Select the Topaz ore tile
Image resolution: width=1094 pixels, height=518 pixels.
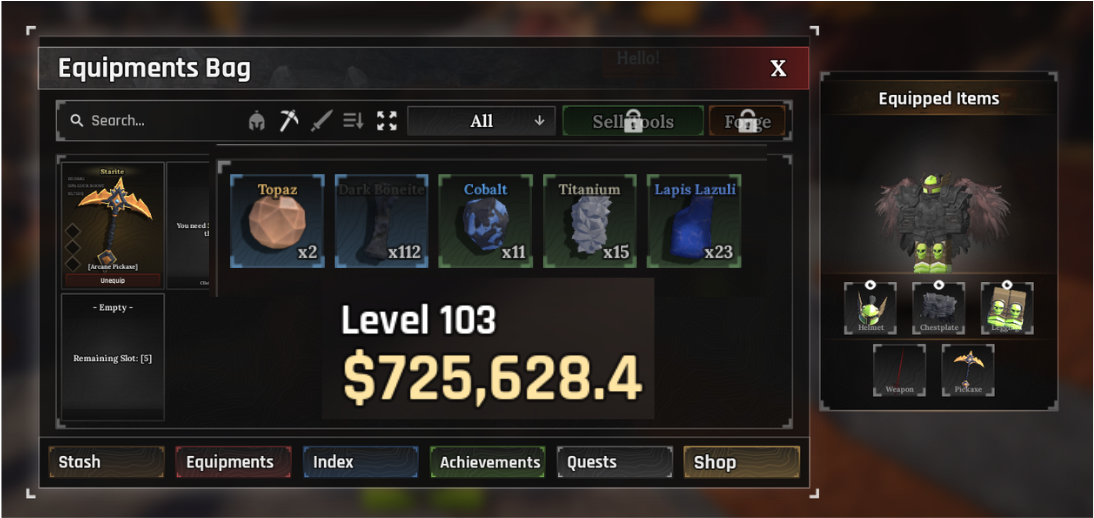(278, 221)
